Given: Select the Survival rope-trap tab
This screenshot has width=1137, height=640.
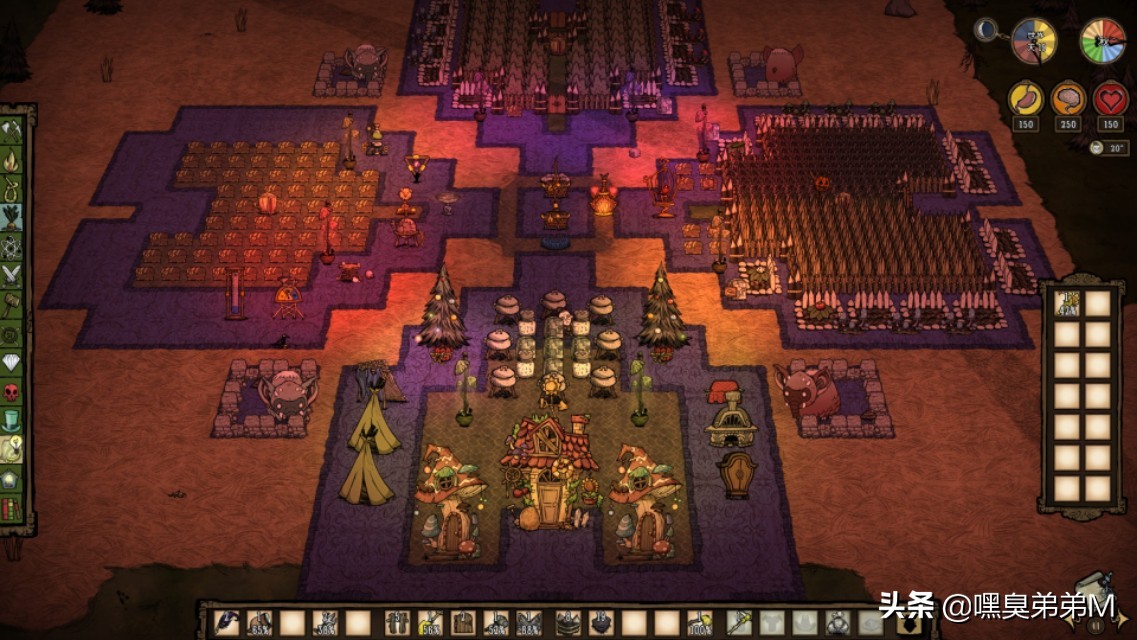Looking at the screenshot, I should pos(13,188).
